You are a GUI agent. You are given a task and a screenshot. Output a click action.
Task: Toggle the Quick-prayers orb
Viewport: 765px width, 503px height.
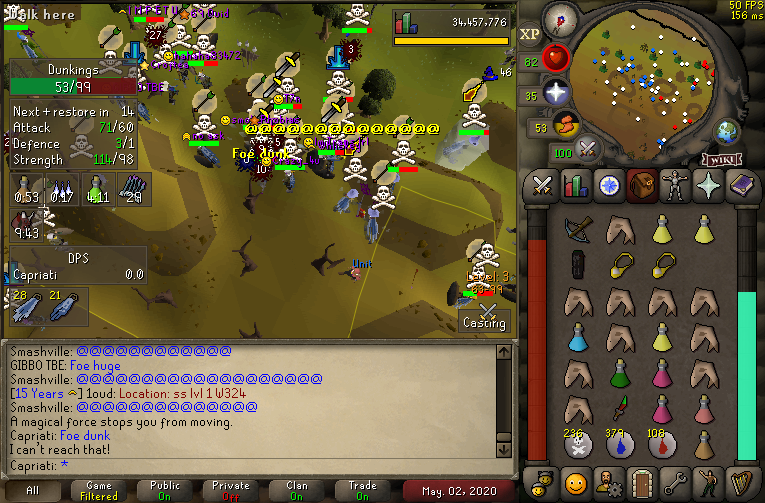(556, 92)
